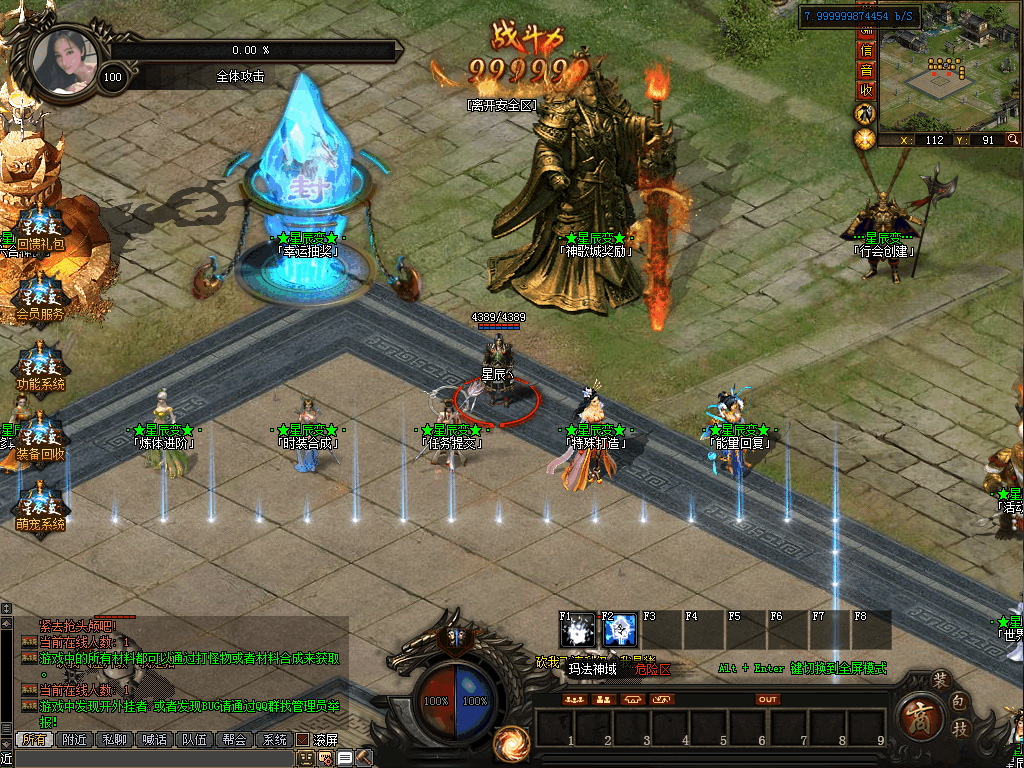Click the minimap magnifier search button

tap(1013, 140)
